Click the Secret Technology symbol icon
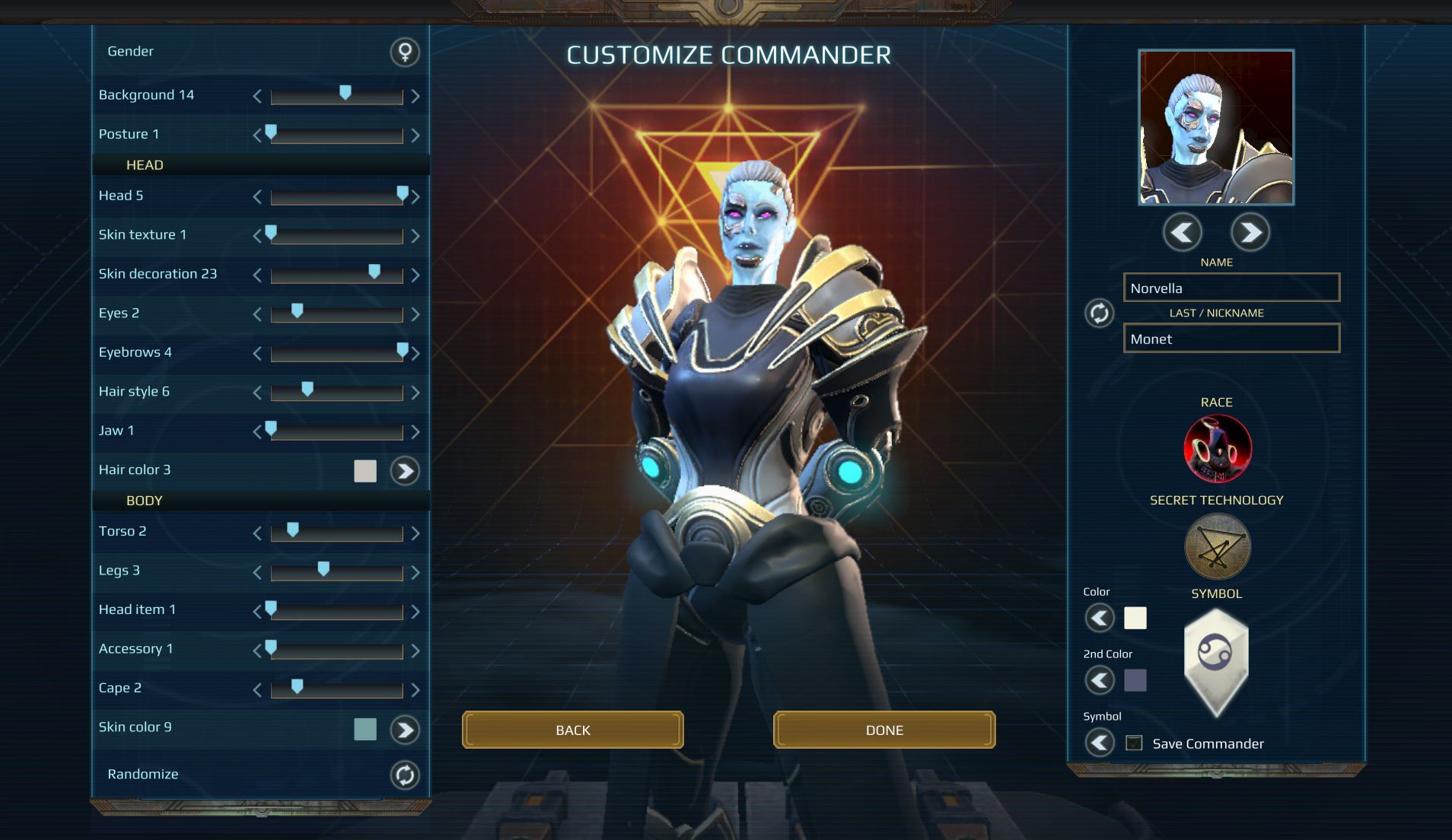Viewport: 1452px width, 840px height. [x=1216, y=546]
